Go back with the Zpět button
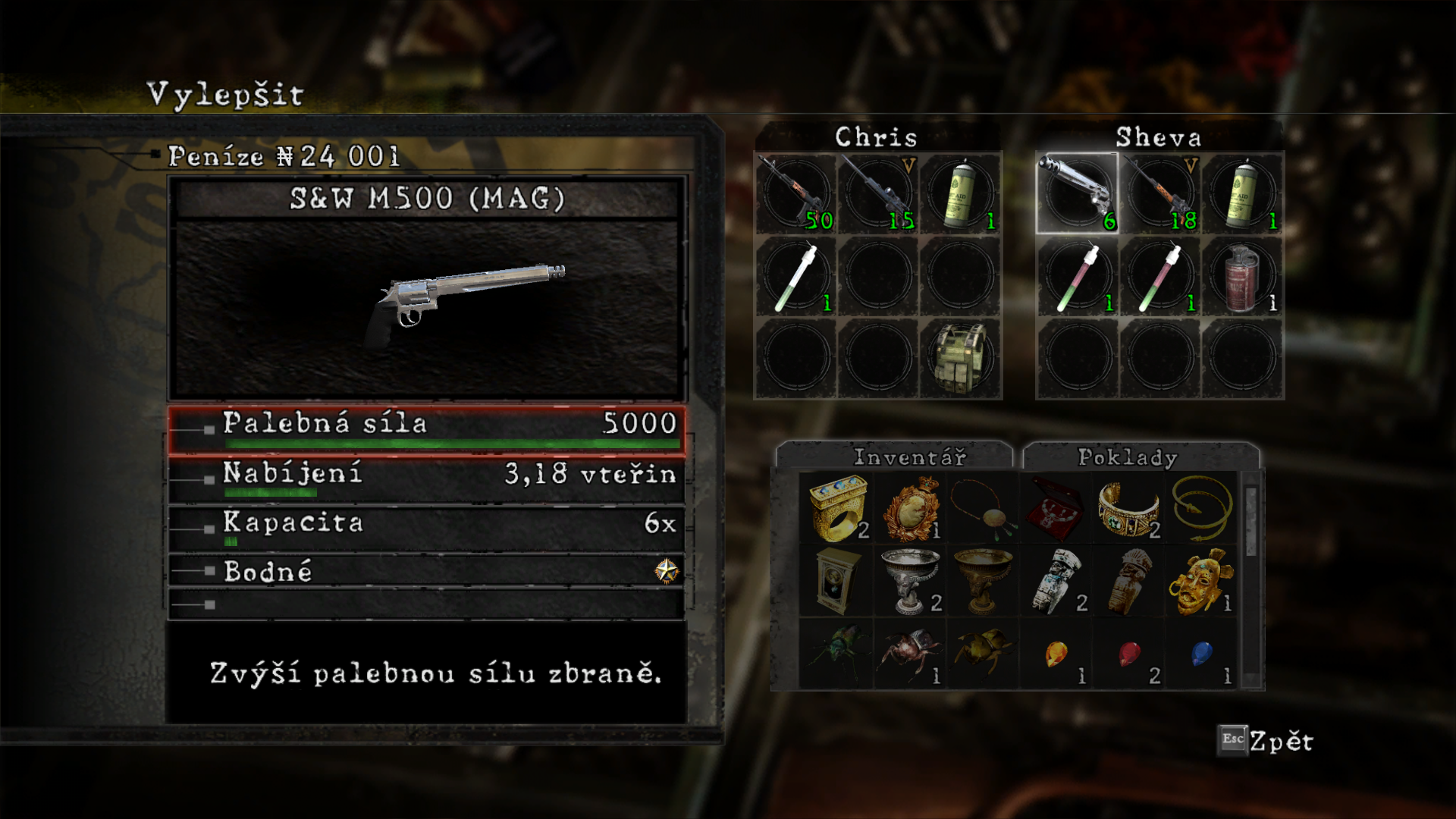 click(x=1266, y=741)
